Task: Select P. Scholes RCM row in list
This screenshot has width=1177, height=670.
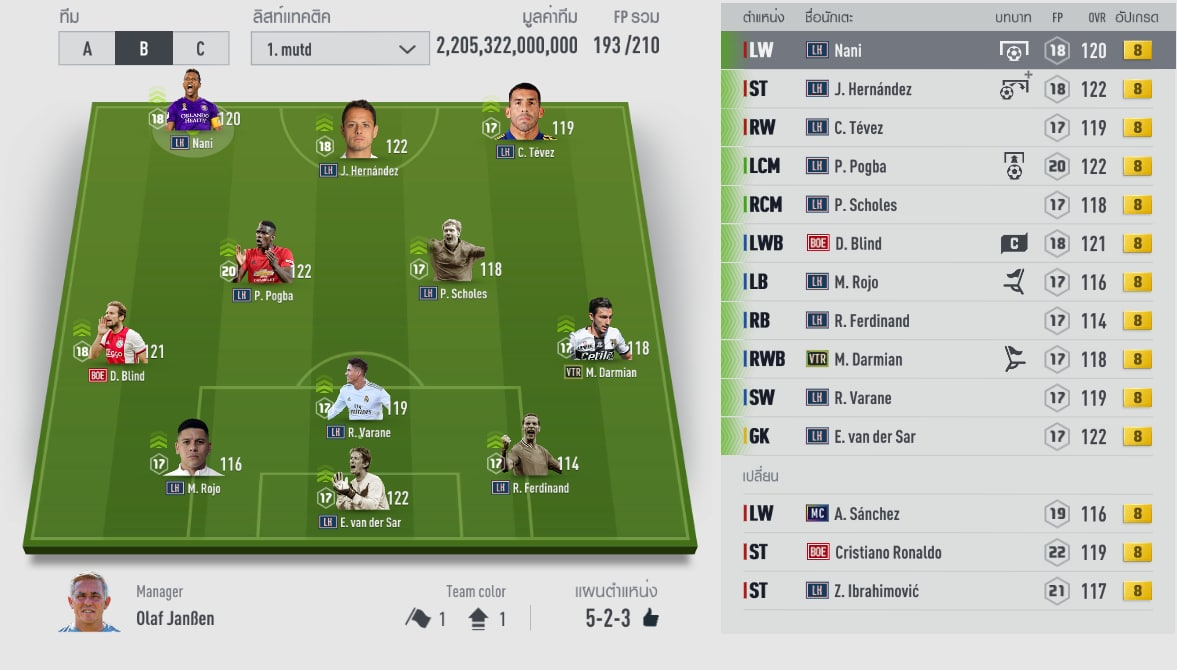Action: (946, 205)
